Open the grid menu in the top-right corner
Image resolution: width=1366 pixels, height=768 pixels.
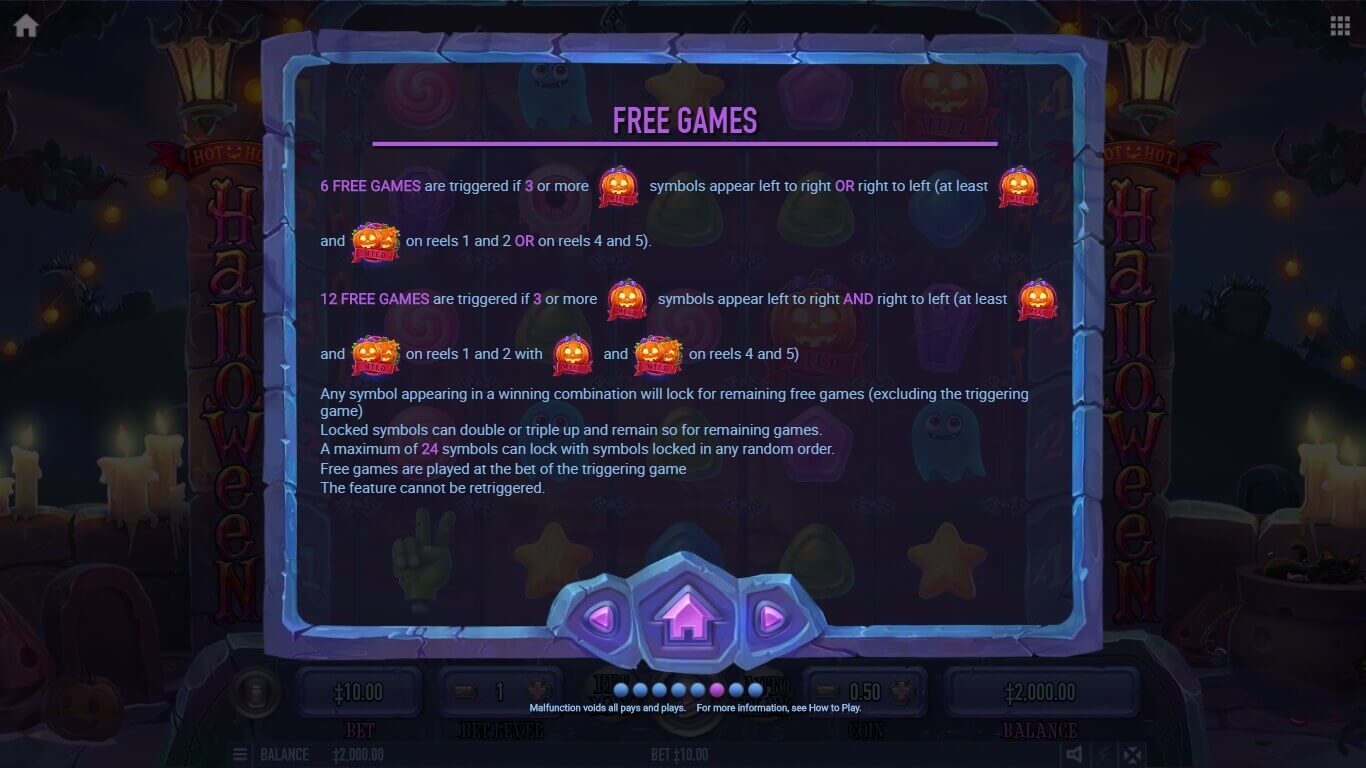[1340, 26]
